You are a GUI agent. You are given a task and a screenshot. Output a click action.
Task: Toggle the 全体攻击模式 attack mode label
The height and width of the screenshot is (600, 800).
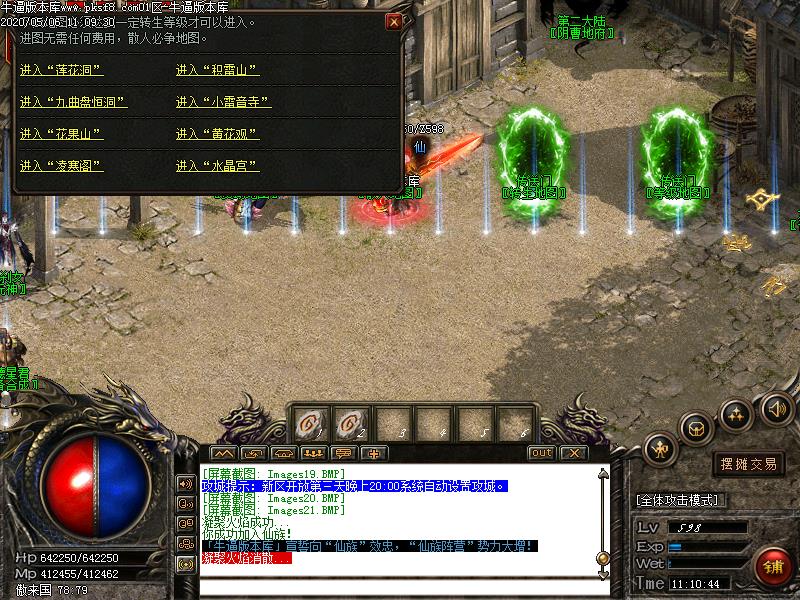(x=680, y=500)
